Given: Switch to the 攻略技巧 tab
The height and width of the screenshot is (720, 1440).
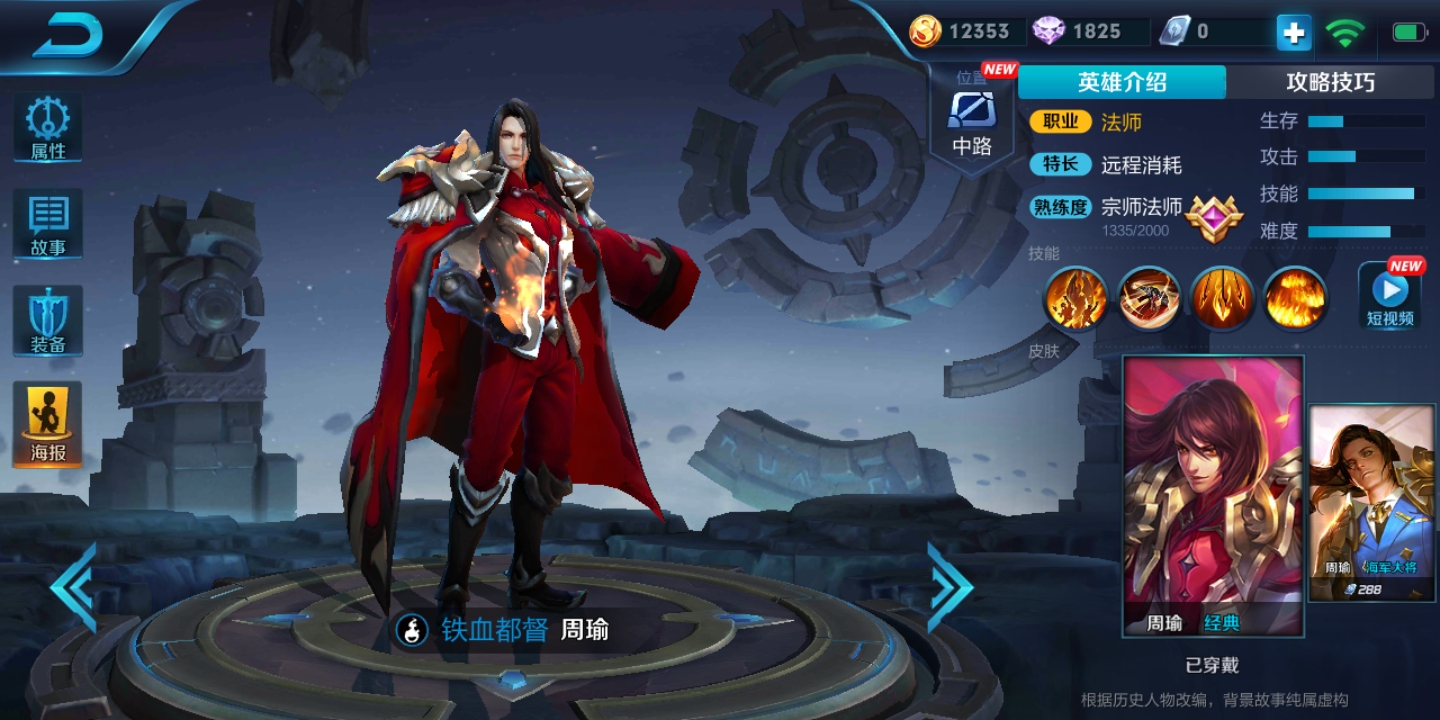Looking at the screenshot, I should tap(1329, 82).
